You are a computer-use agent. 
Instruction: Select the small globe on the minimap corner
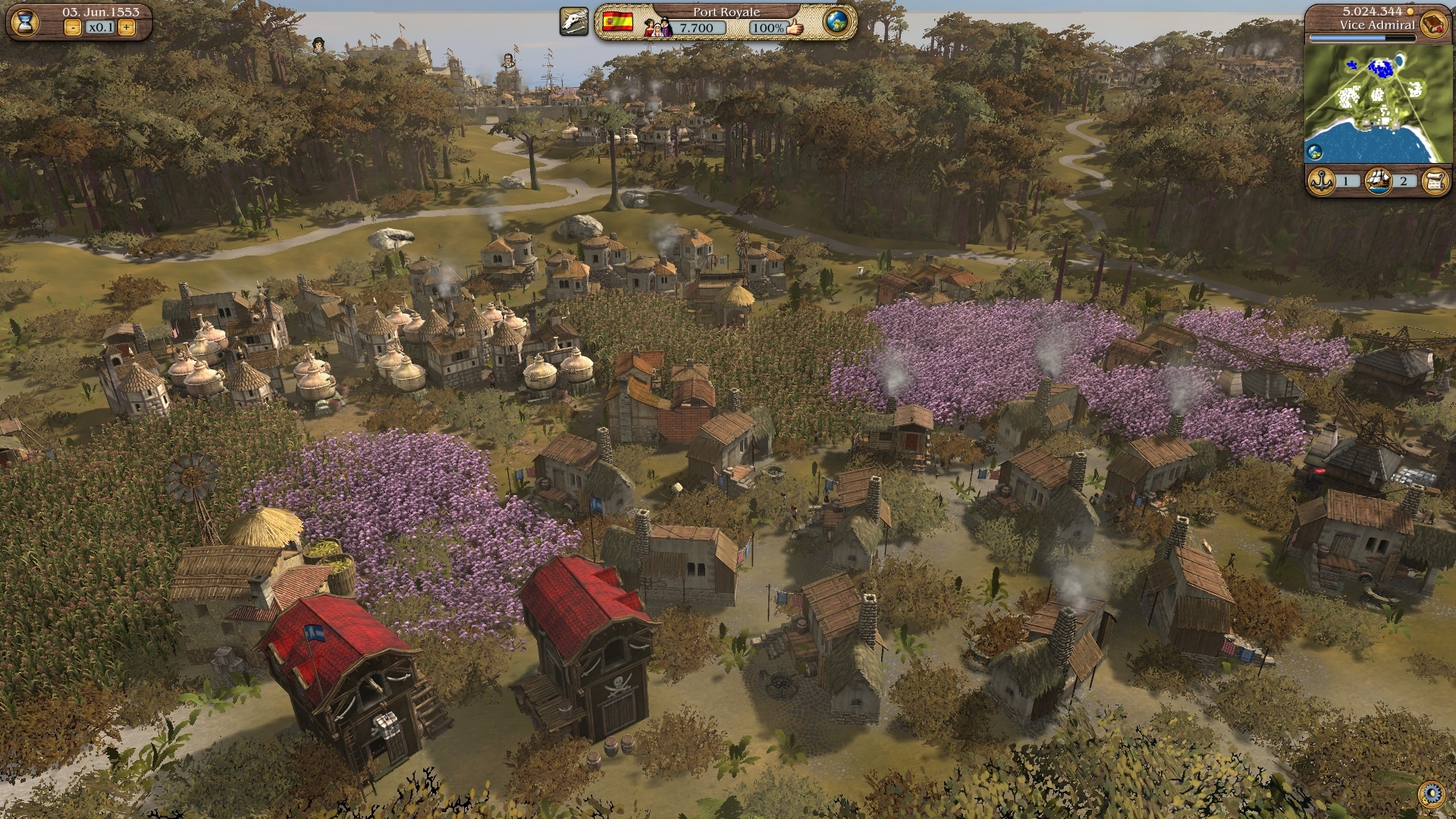1316,152
